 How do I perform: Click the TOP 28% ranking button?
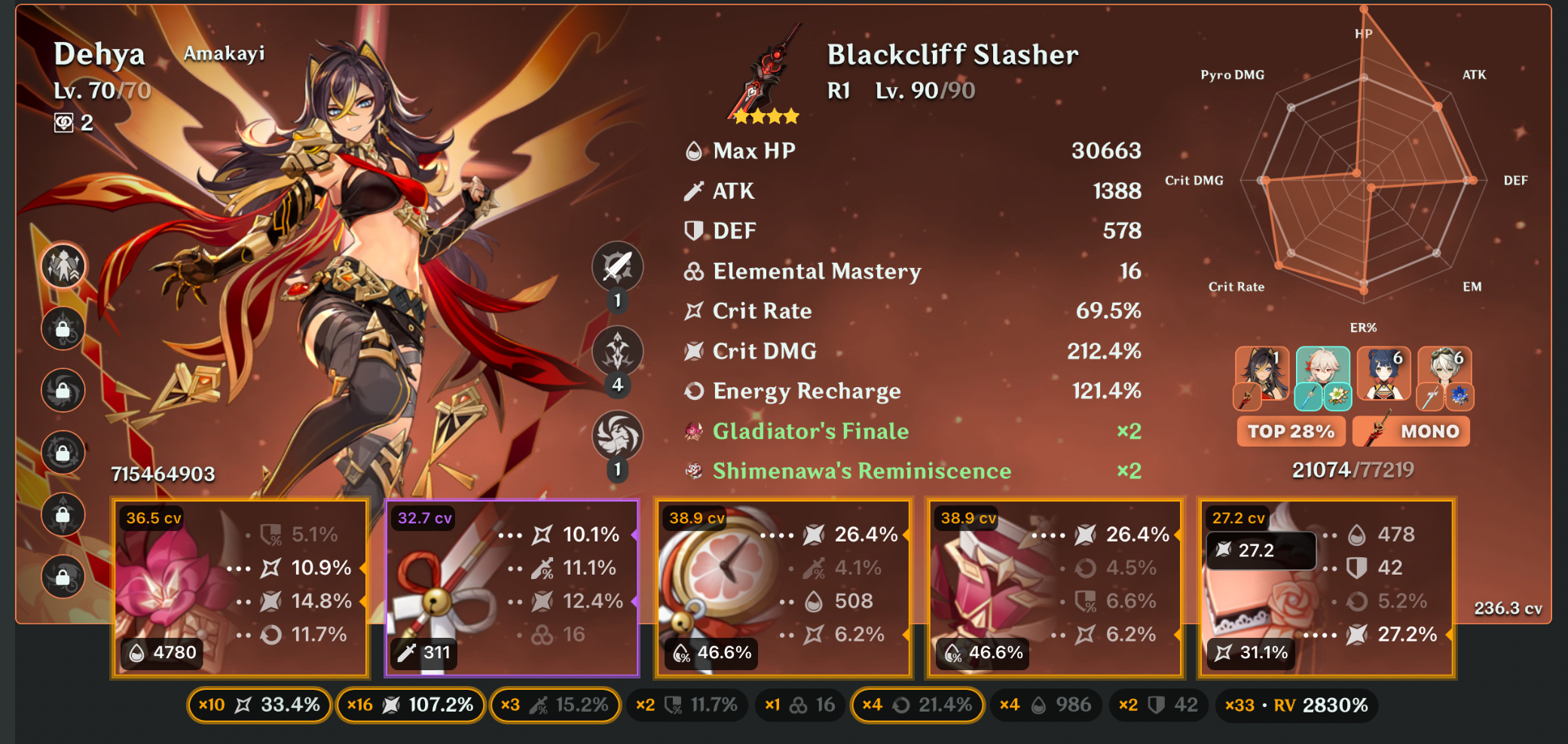(x=1290, y=431)
